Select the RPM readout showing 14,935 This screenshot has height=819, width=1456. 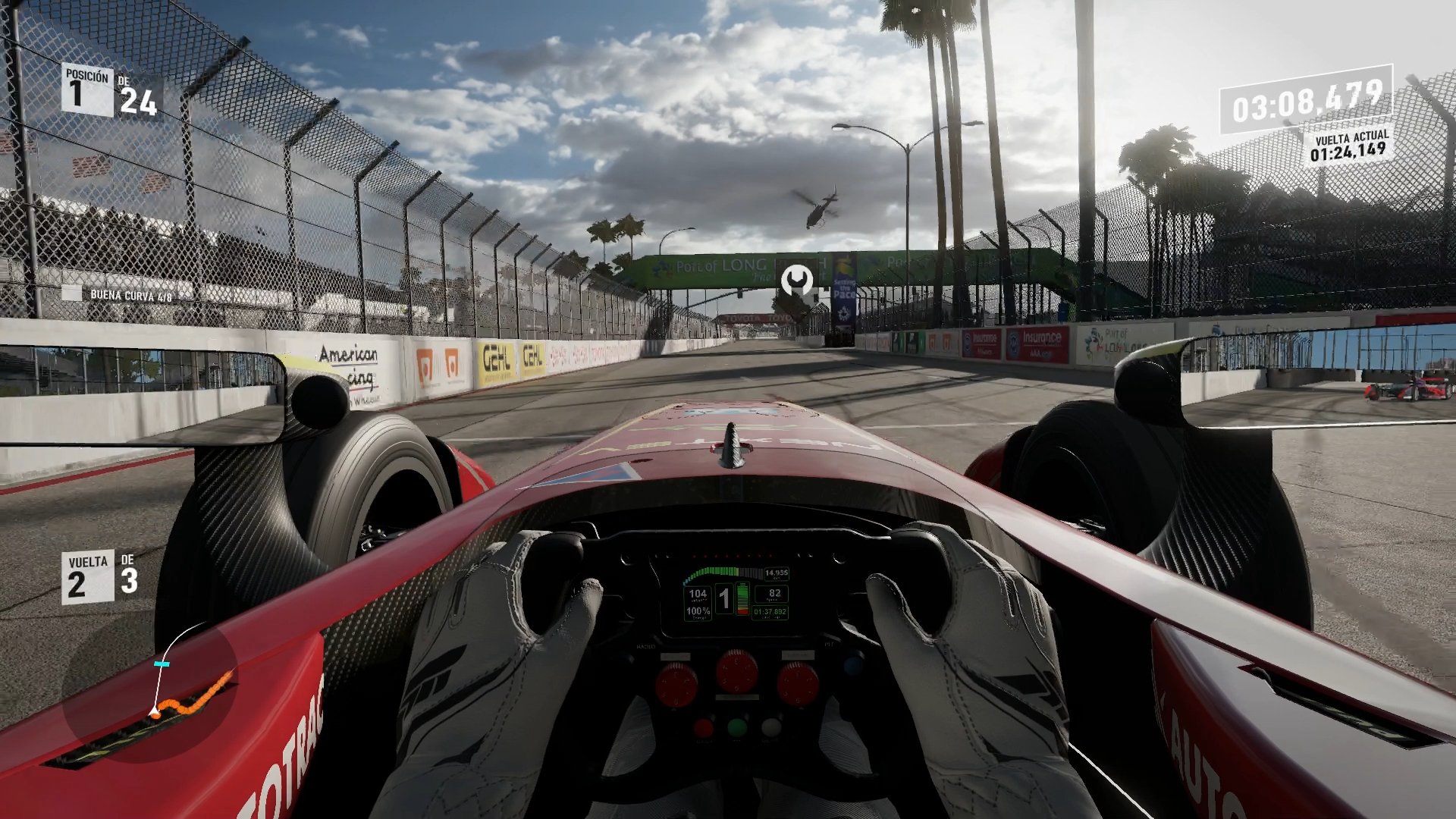tap(777, 572)
